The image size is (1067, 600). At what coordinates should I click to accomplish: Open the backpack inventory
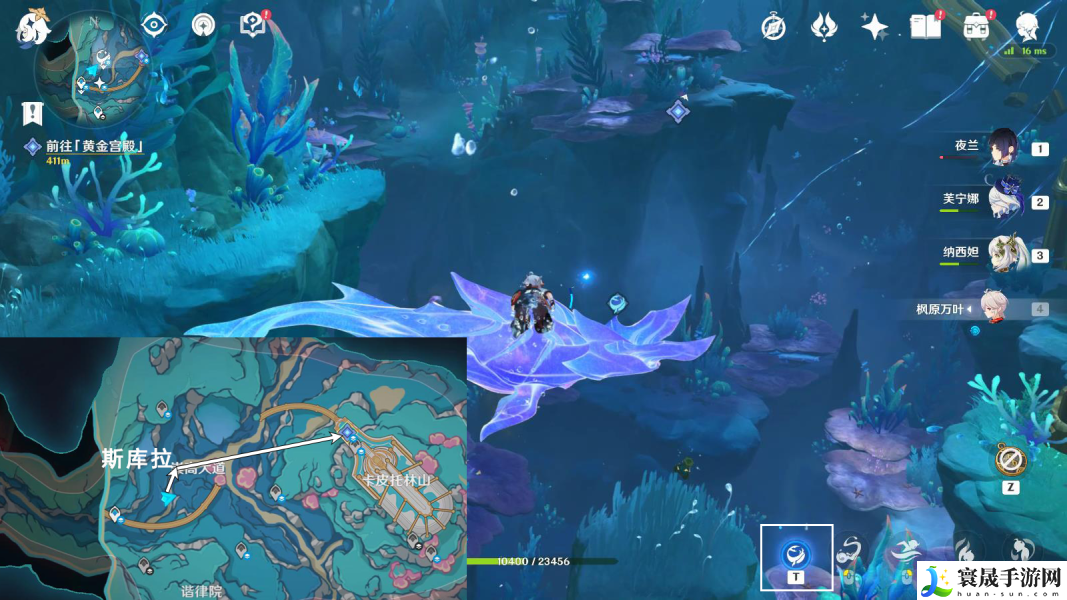[977, 27]
